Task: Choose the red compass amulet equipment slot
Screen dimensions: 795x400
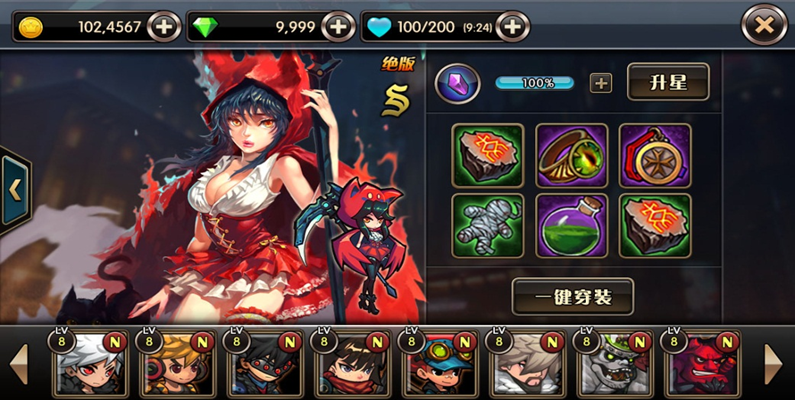Action: pyautogui.click(x=655, y=155)
